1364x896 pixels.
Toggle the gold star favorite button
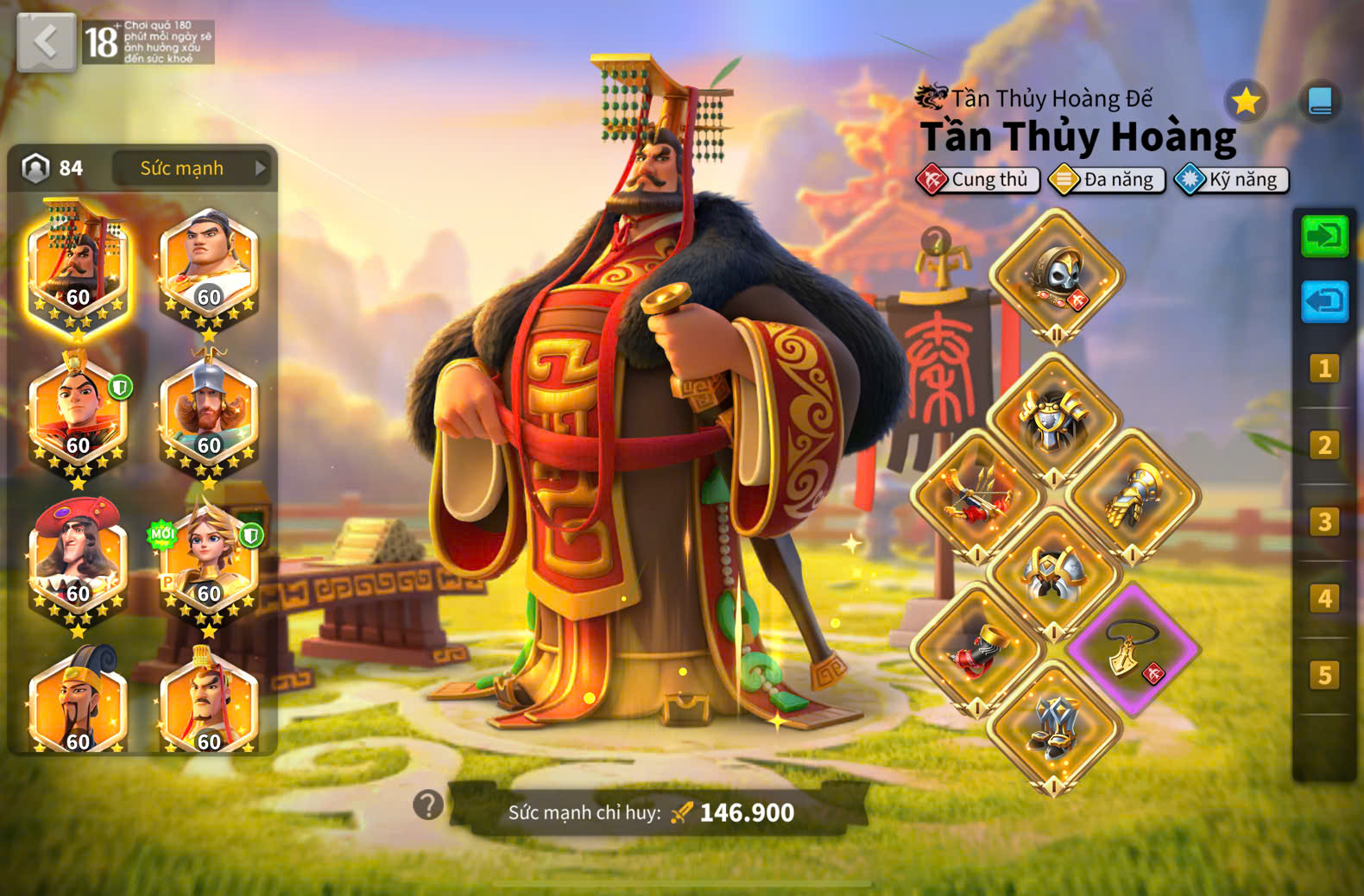pyautogui.click(x=1245, y=102)
